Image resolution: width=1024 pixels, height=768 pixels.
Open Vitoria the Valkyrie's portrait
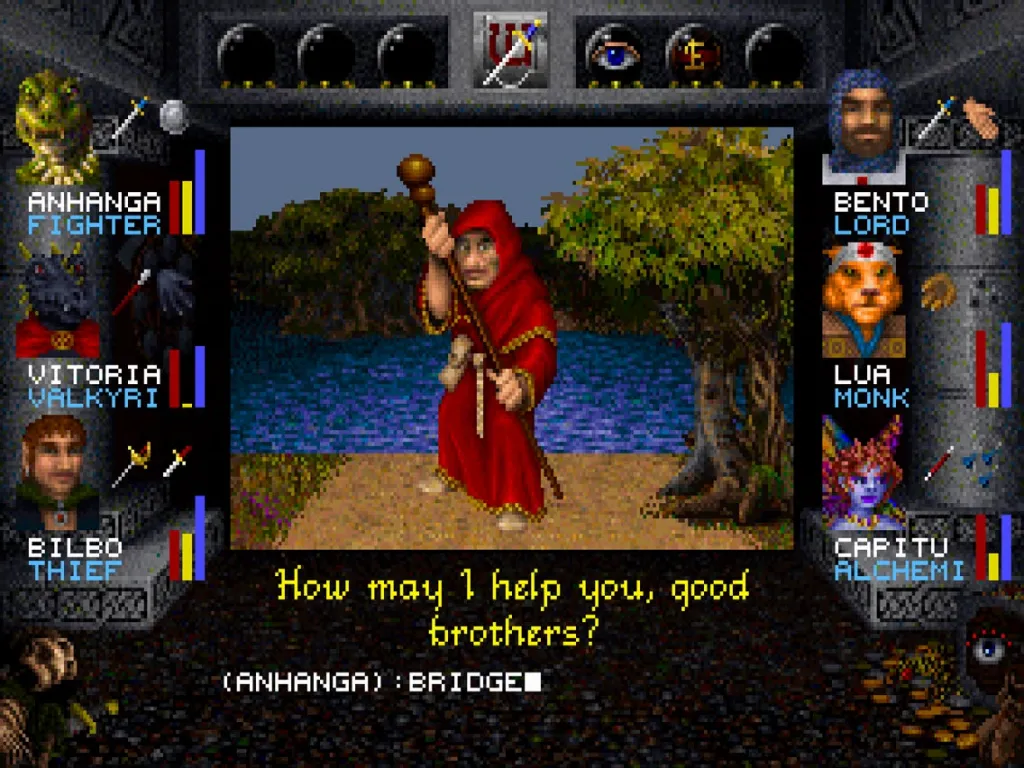[x=58, y=300]
